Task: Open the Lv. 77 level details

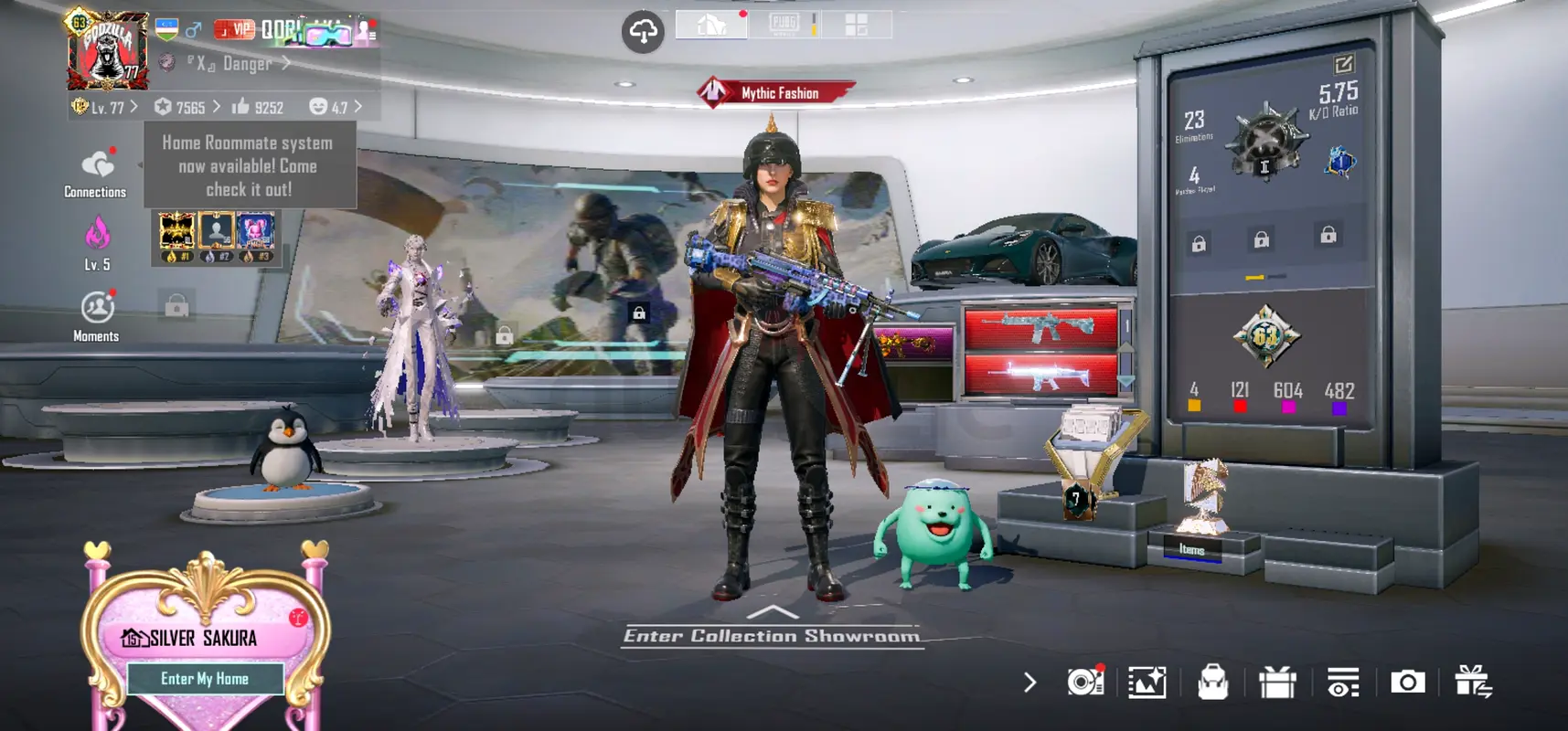Action: [x=106, y=107]
